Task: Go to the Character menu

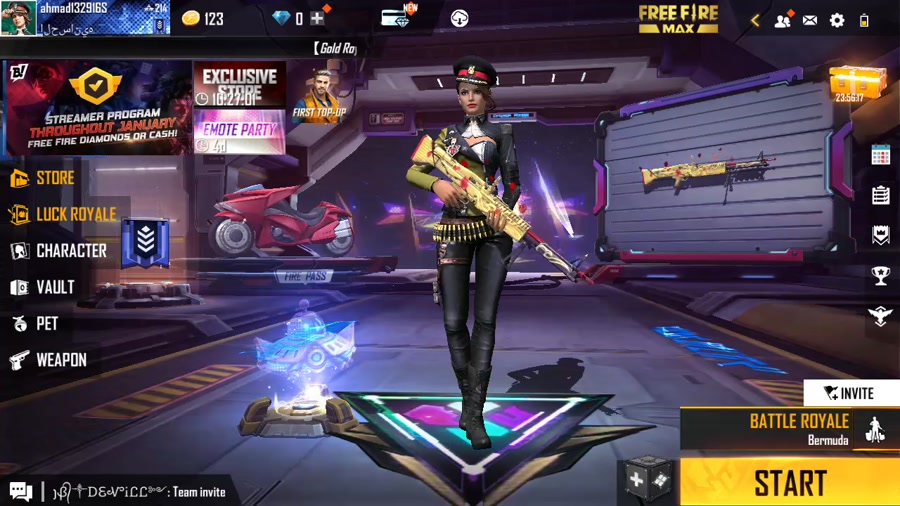Action: point(58,251)
